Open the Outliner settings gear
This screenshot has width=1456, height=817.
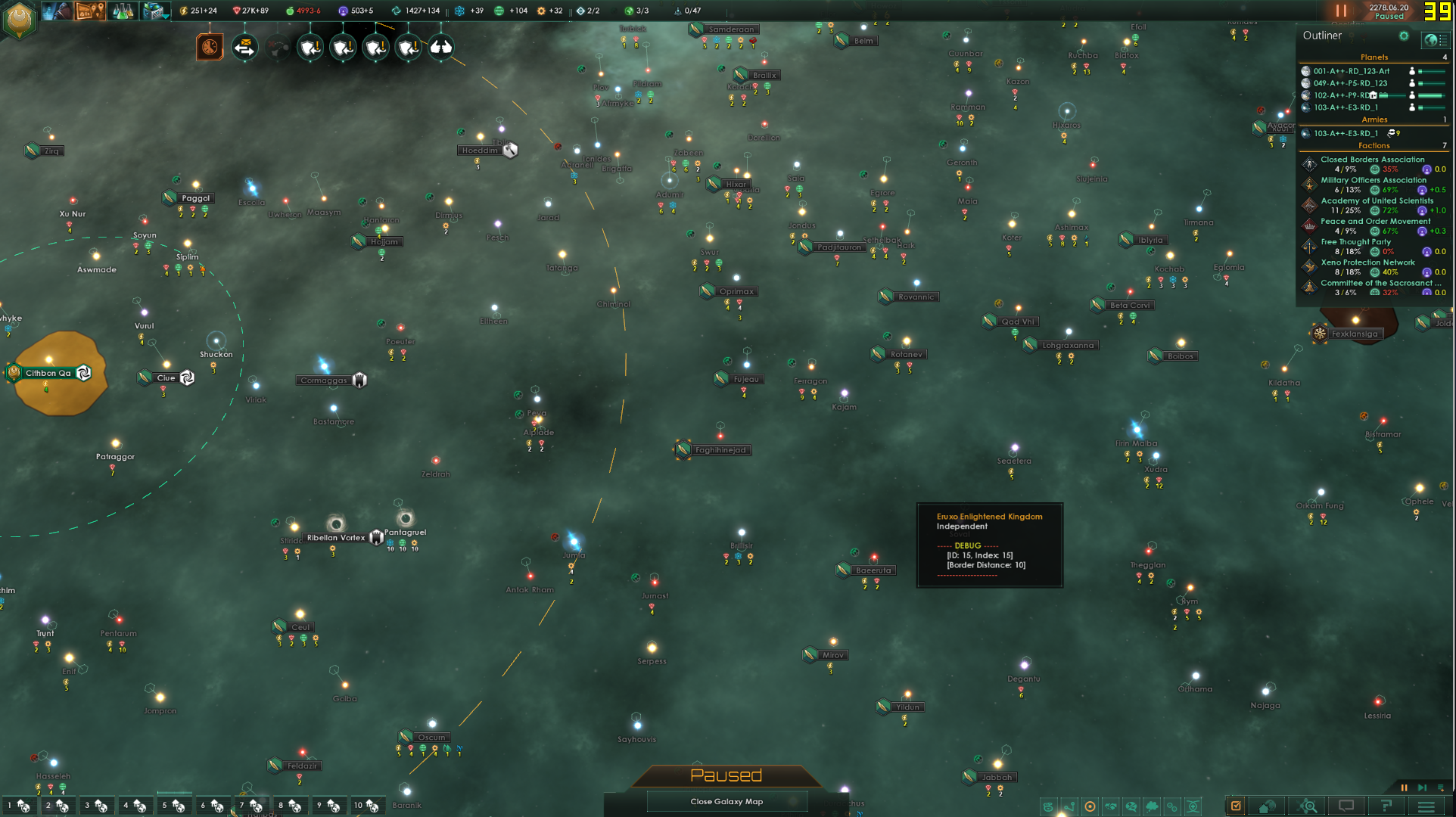click(1404, 36)
